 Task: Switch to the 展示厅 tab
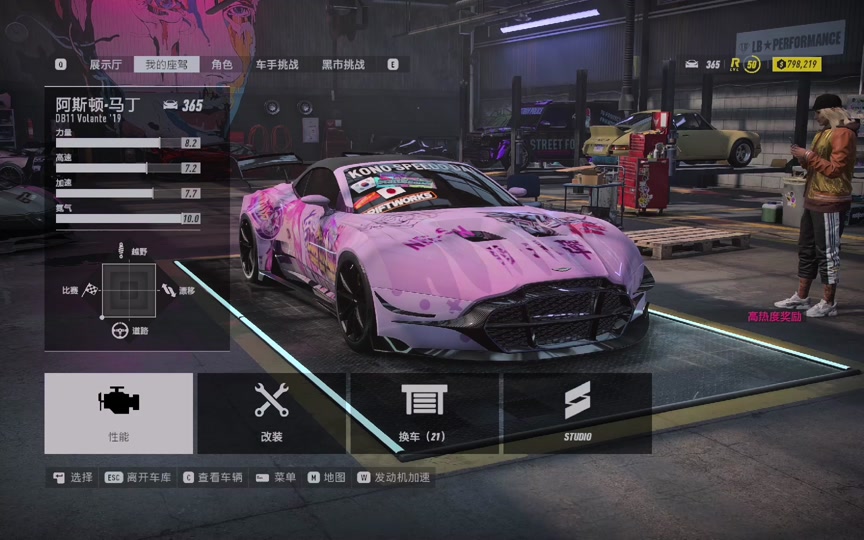pos(105,65)
